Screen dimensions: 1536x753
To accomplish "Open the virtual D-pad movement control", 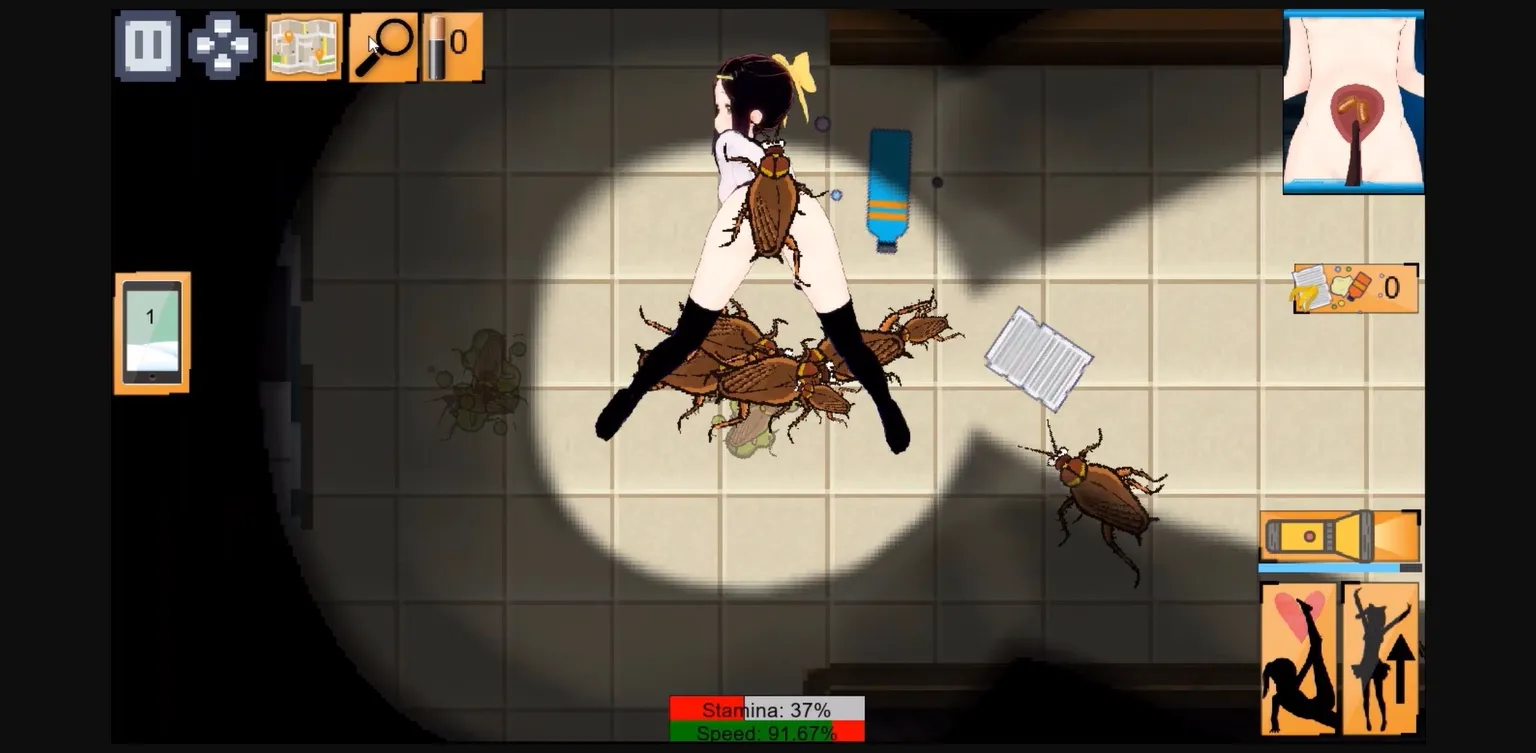I will pyautogui.click(x=224, y=44).
